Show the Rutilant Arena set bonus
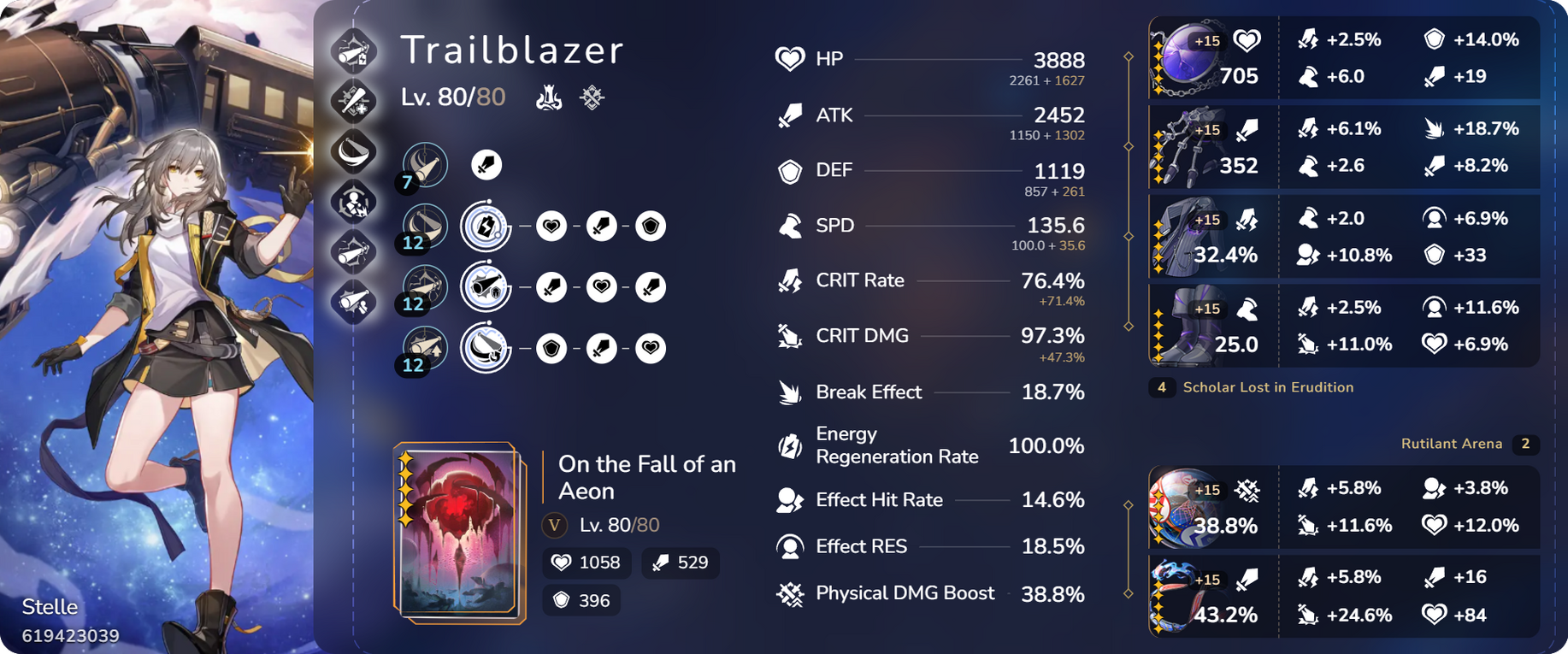This screenshot has width=1568, height=654. click(1451, 444)
